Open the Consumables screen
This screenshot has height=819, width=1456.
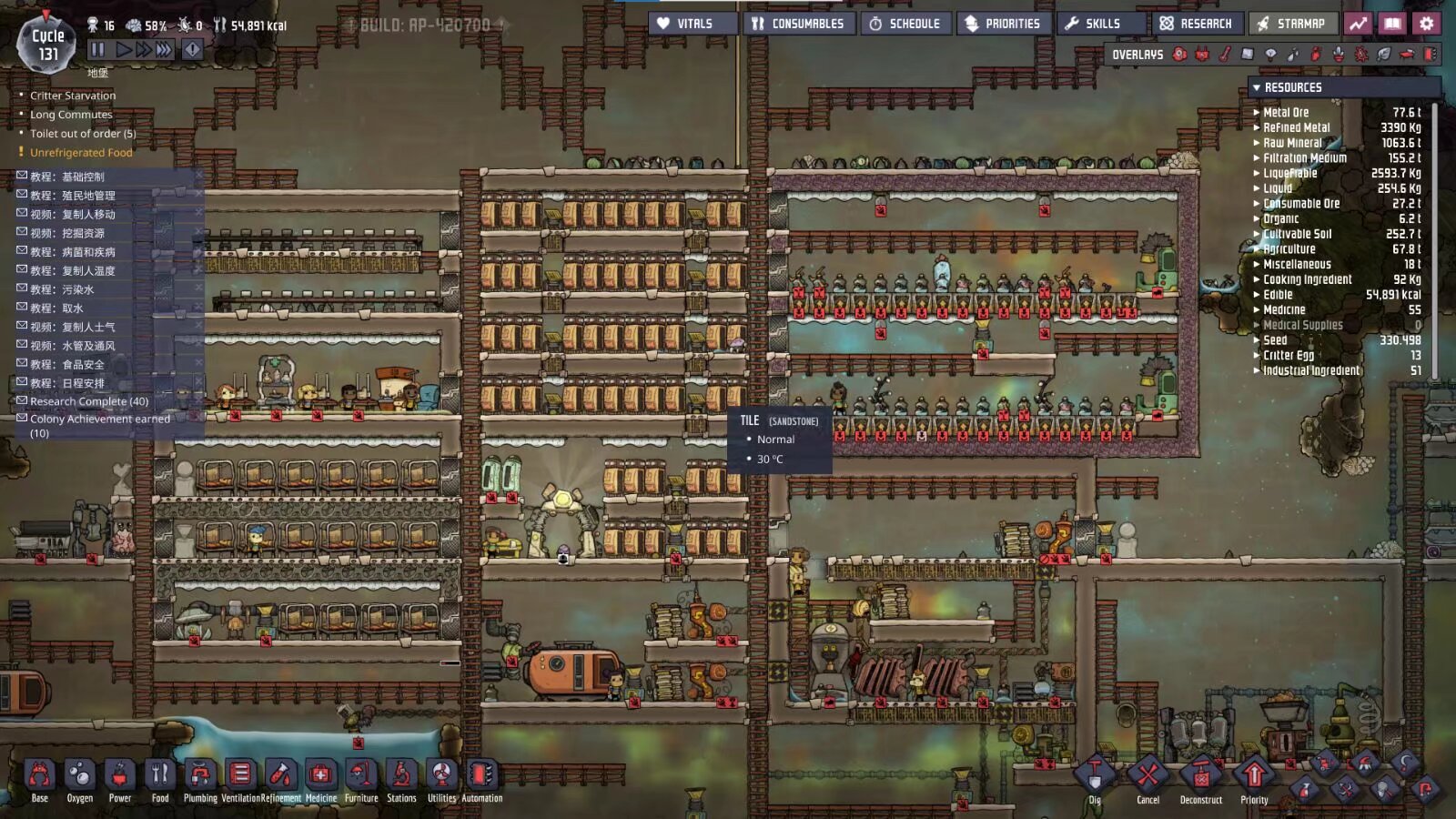(x=799, y=24)
